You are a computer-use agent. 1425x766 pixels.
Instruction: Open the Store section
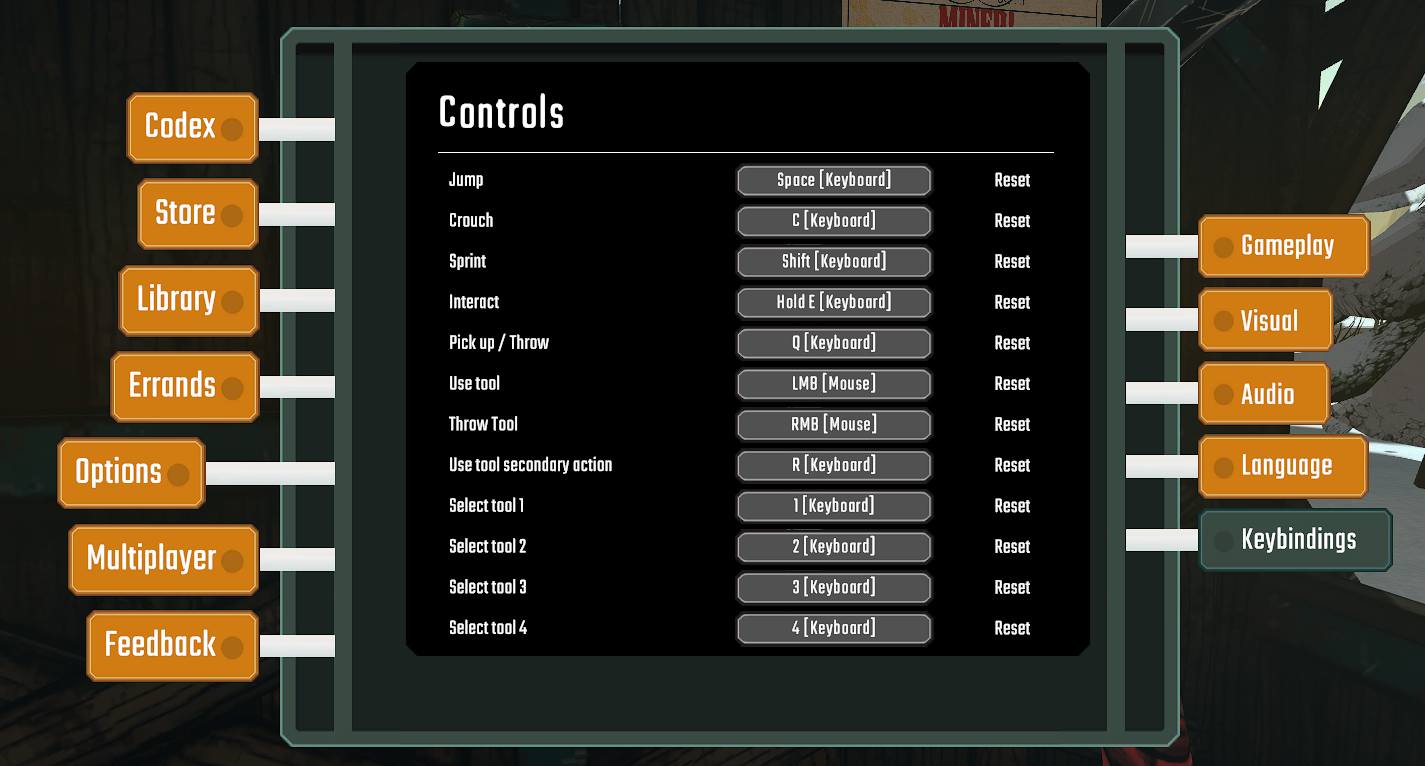pyautogui.click(x=196, y=213)
